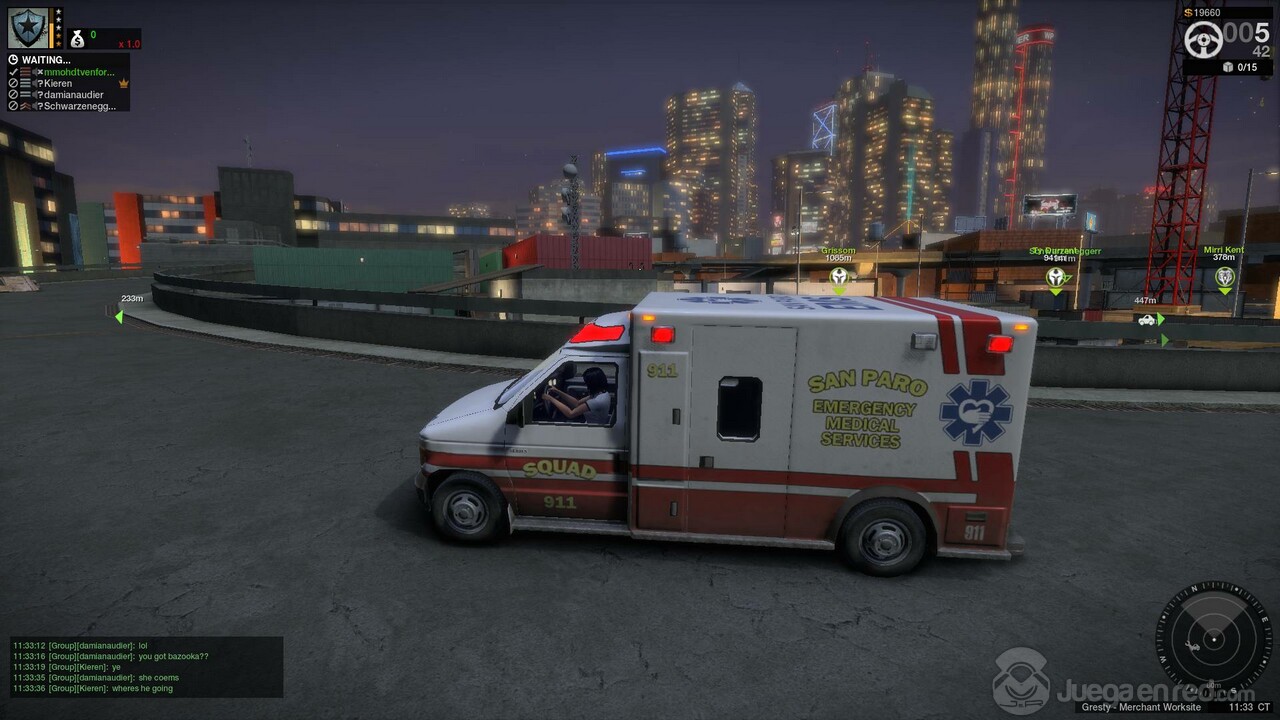
Task: Click the money bag icon
Action: tap(77, 39)
